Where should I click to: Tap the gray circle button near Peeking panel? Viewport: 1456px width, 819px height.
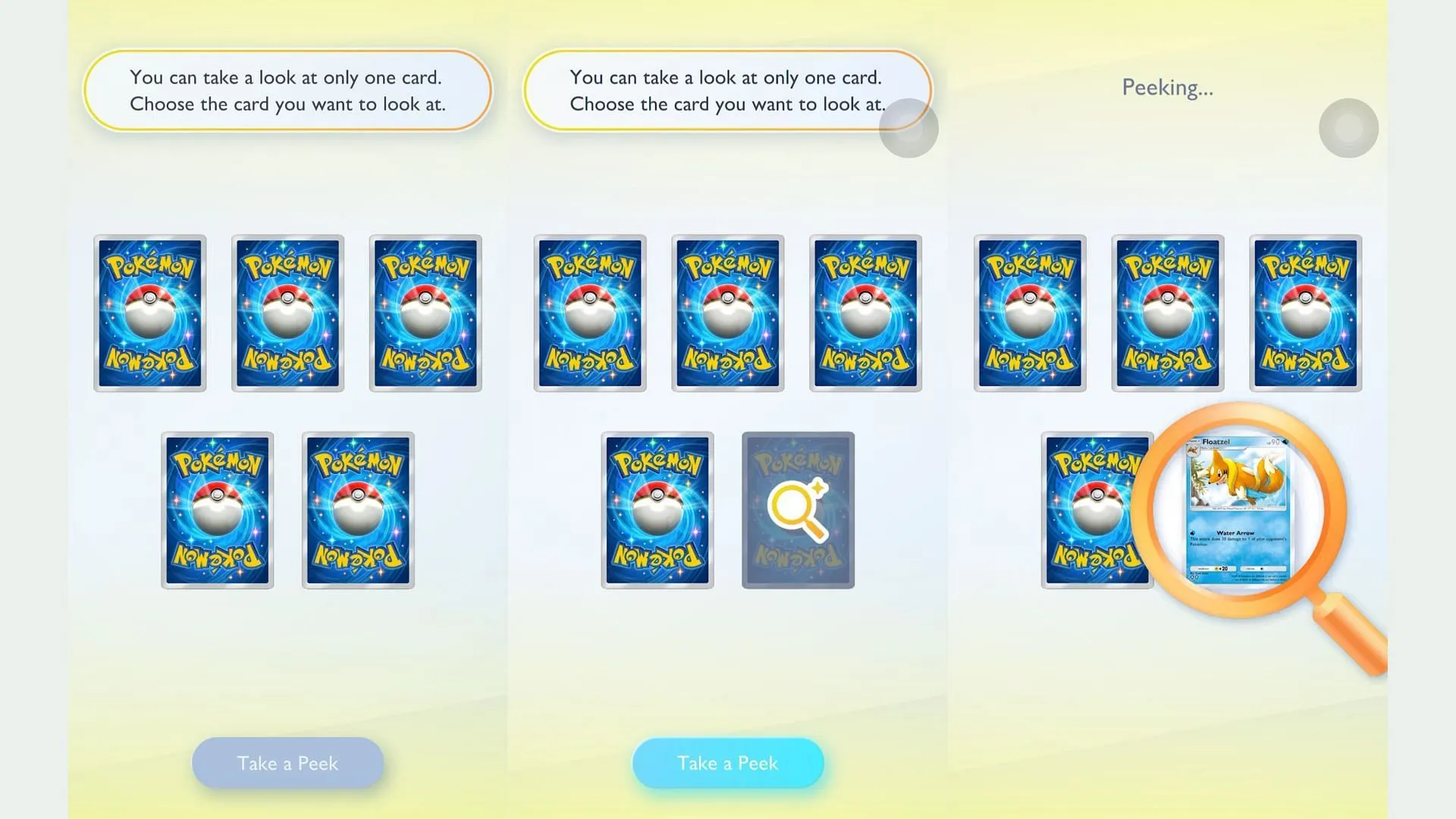pyautogui.click(x=1348, y=129)
